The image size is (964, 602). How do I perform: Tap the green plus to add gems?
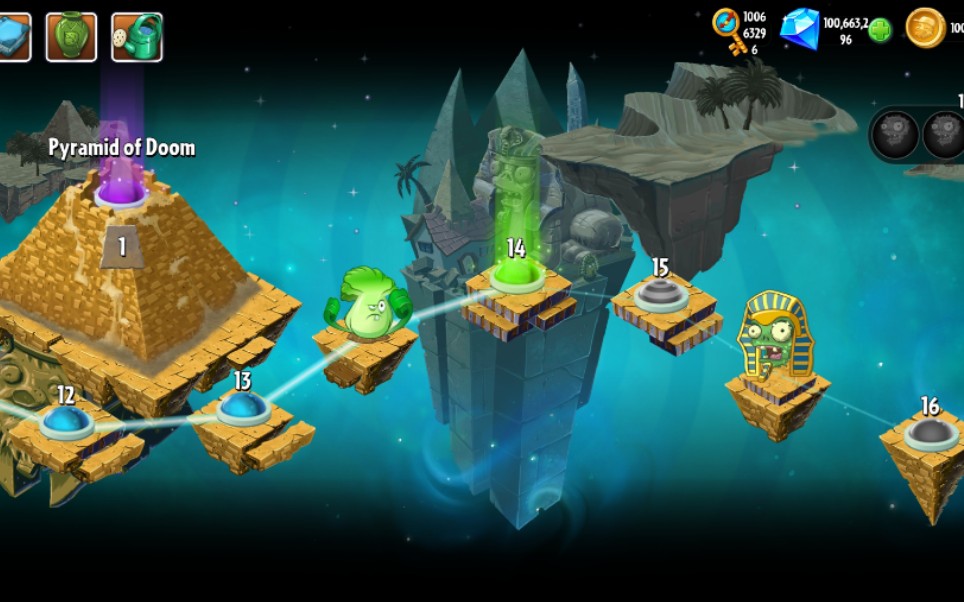[880, 30]
